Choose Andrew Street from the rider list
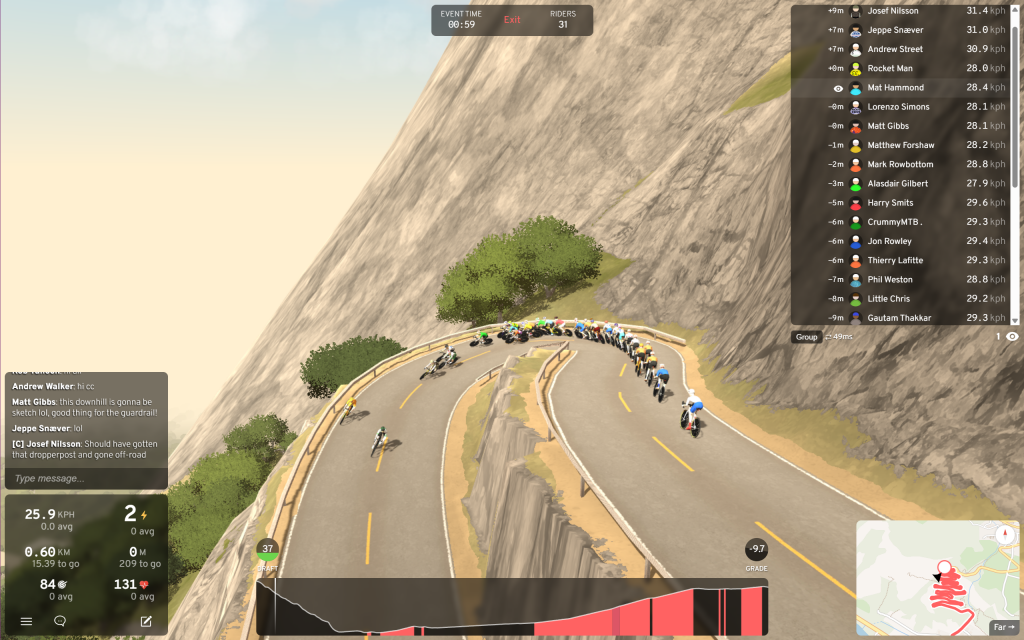The height and width of the screenshot is (640, 1024). click(x=895, y=49)
